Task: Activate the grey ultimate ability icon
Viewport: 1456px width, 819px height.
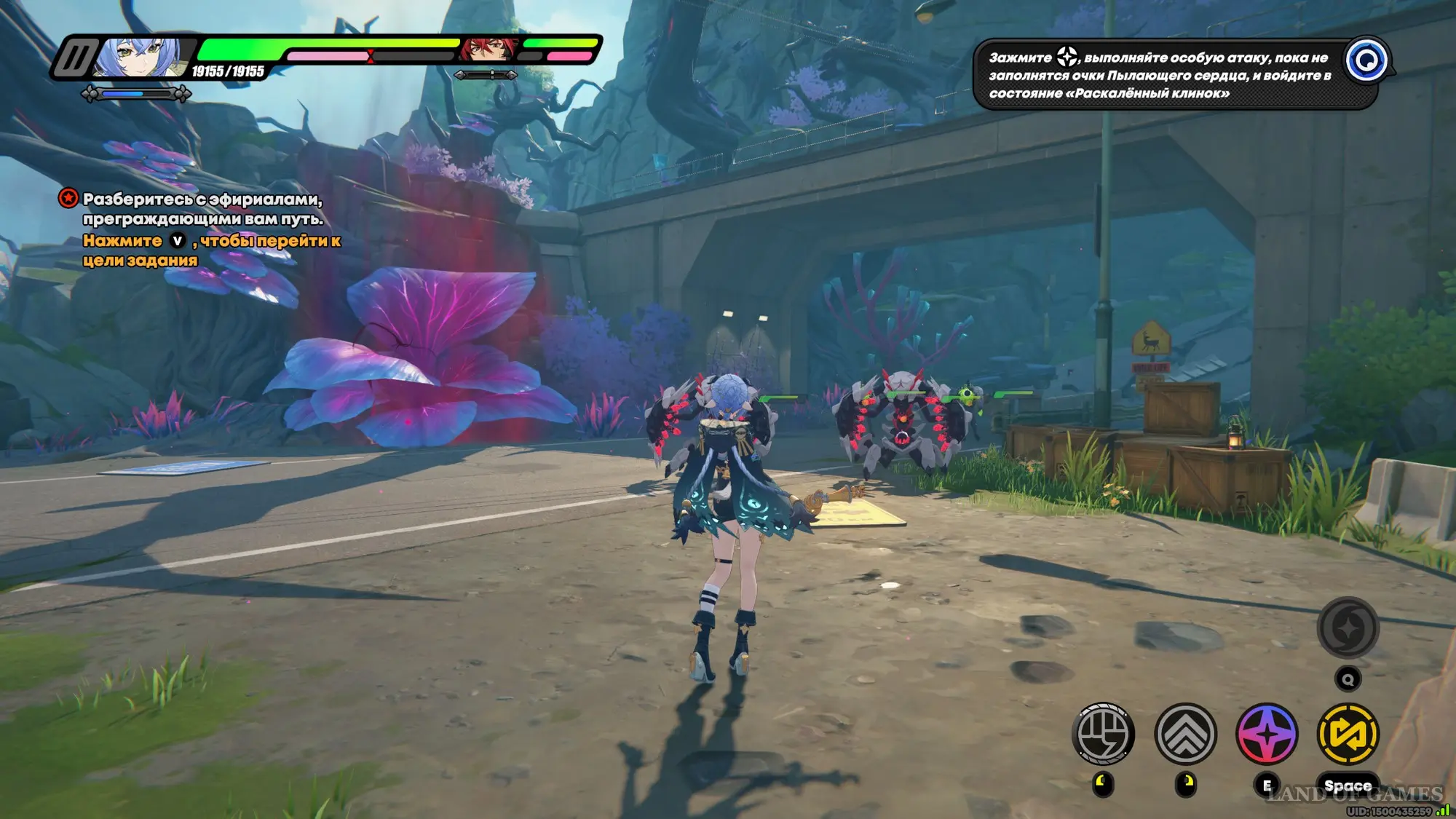Action: click(1348, 628)
